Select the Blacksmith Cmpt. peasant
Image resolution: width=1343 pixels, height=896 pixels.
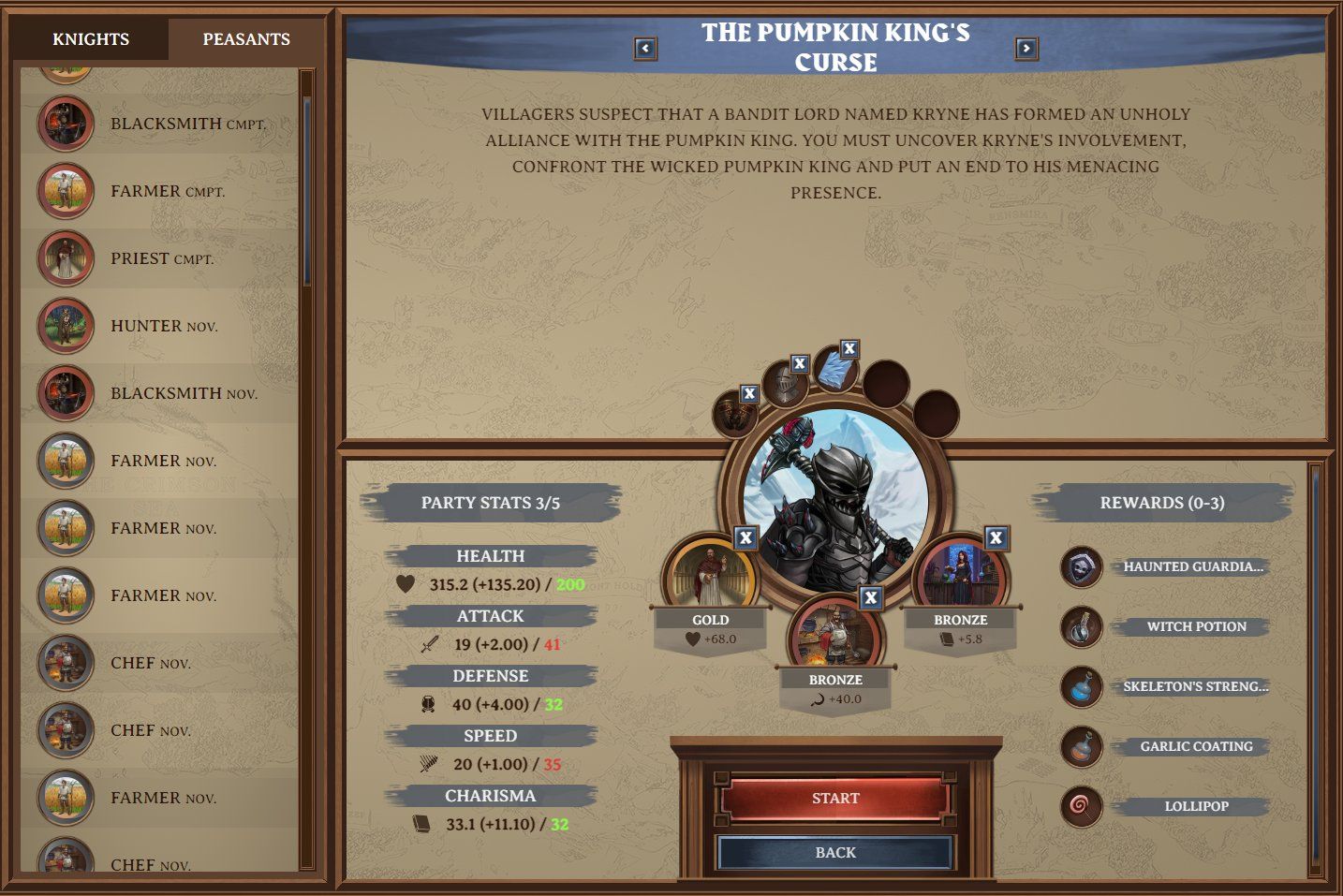pos(187,124)
